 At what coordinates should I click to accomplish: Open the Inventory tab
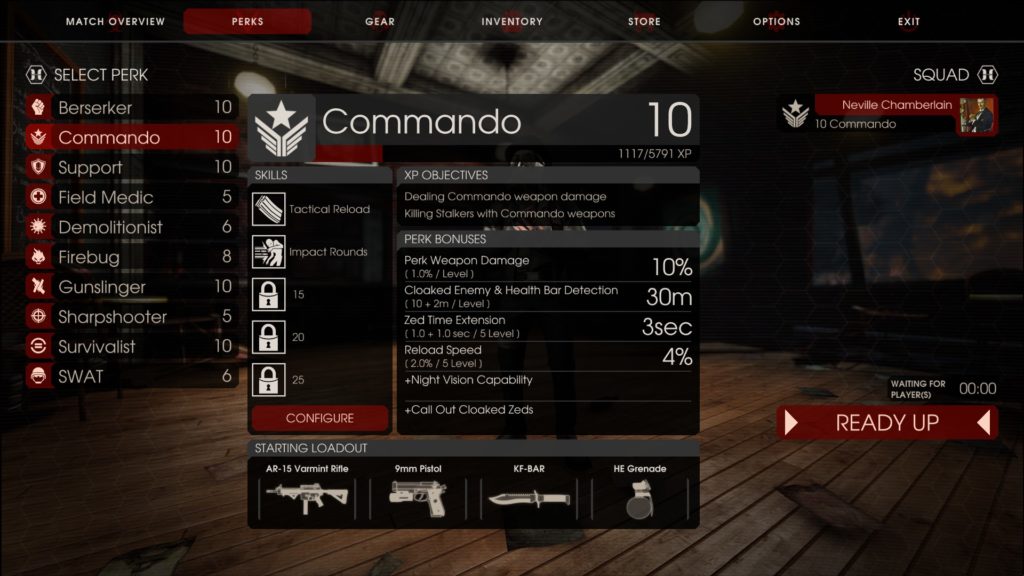click(x=512, y=22)
